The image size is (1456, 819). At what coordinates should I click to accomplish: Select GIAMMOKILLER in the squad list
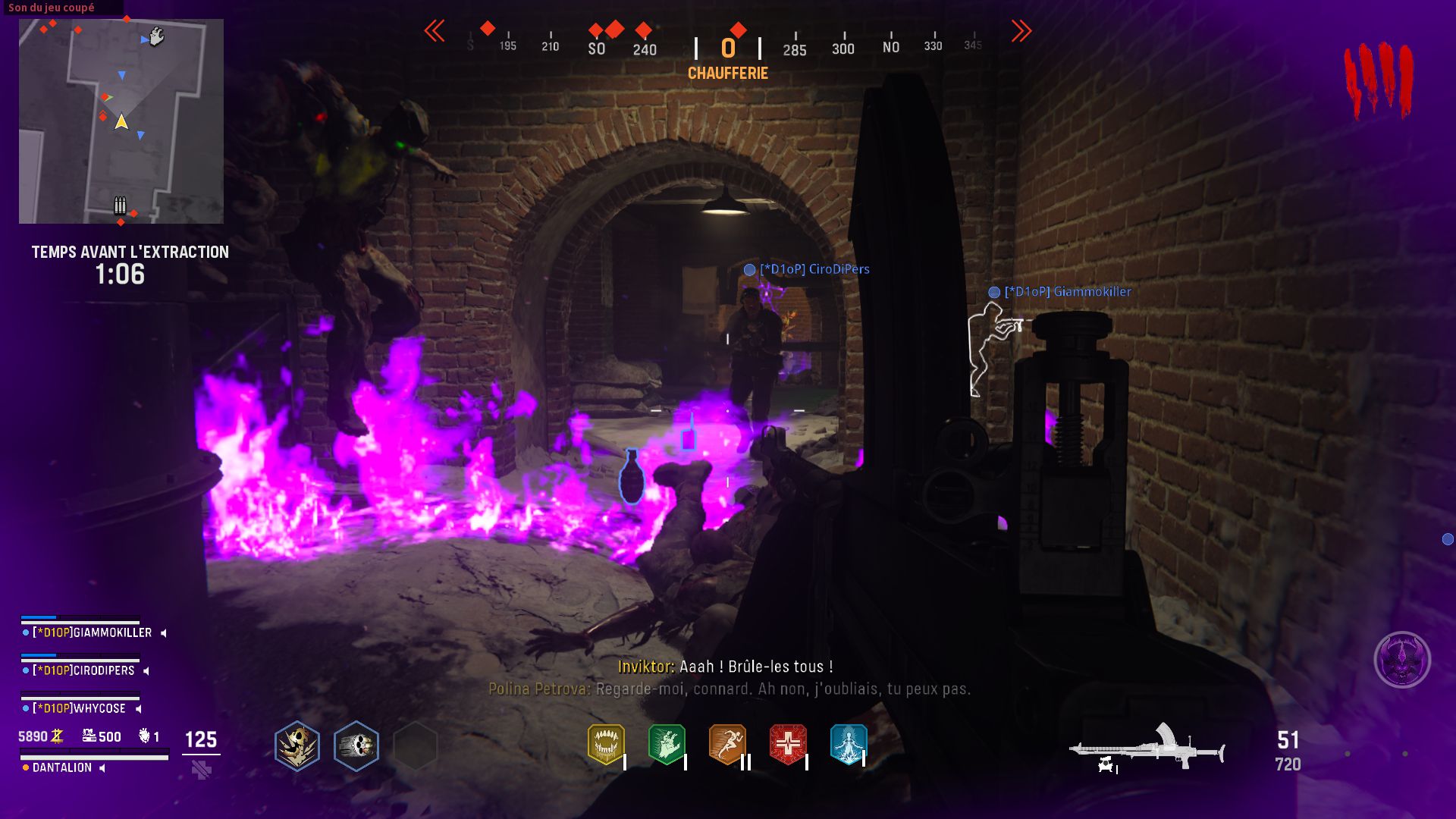click(x=92, y=632)
